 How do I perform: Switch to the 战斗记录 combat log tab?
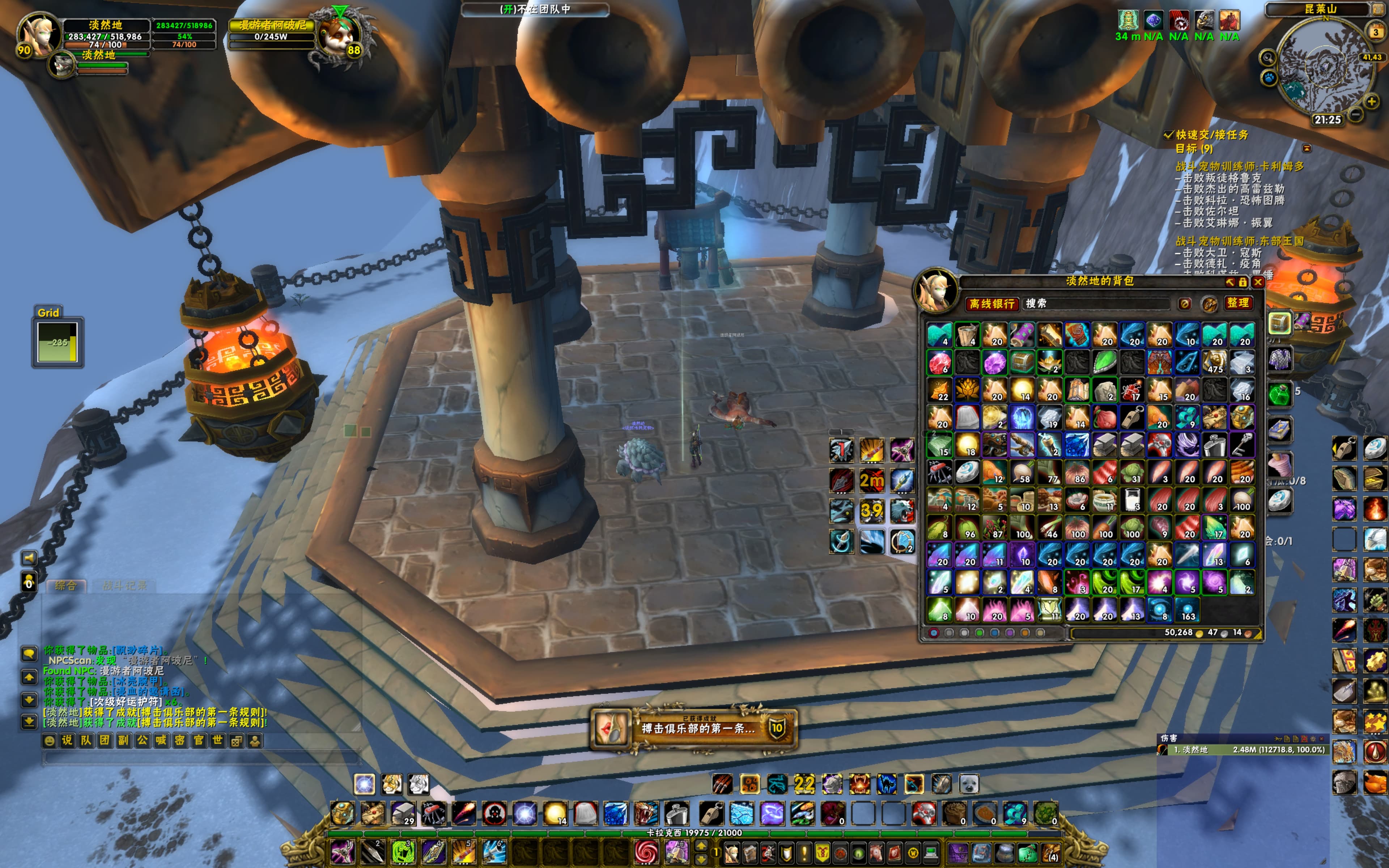[124, 586]
